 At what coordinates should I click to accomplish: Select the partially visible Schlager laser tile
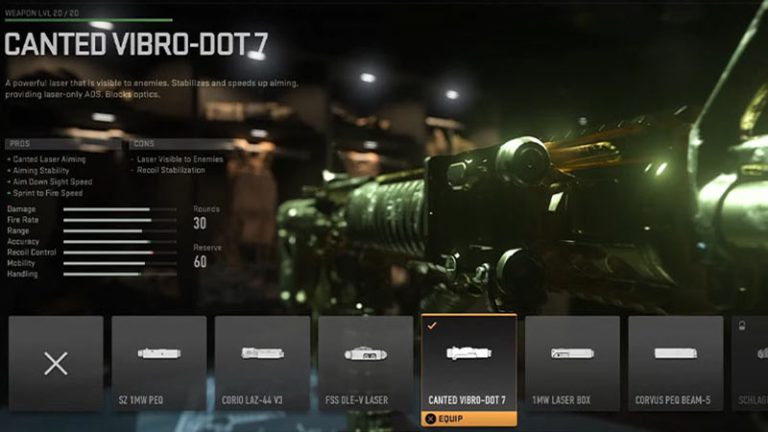(x=750, y=363)
